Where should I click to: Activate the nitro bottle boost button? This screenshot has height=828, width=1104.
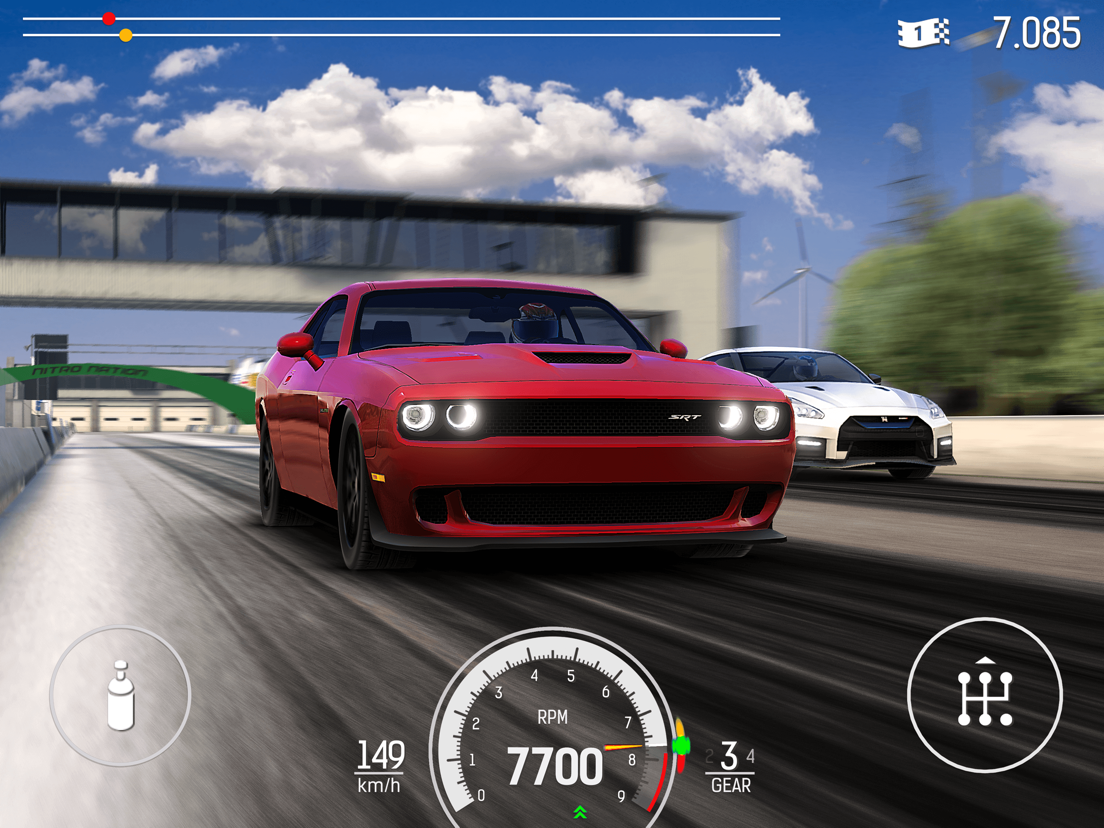[120, 696]
